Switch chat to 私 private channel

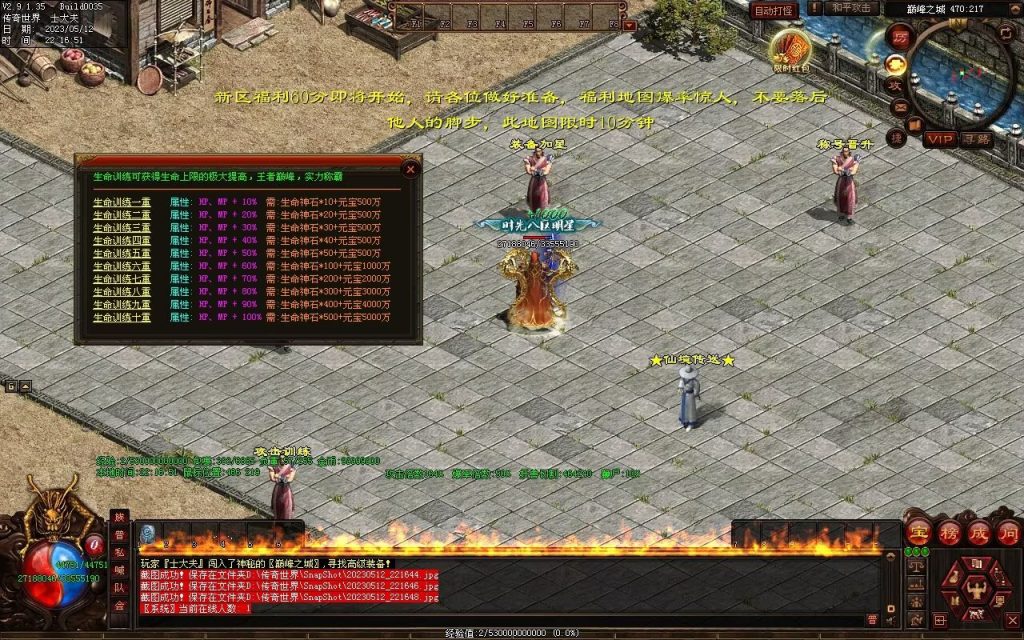(119, 552)
